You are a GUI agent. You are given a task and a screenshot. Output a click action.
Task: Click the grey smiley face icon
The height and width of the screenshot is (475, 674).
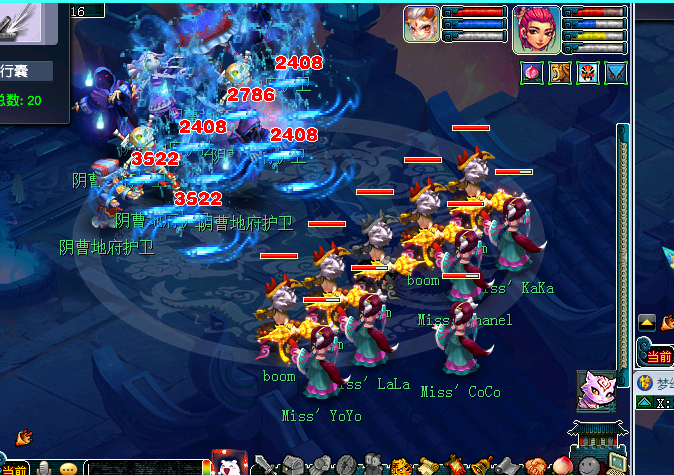(588, 466)
